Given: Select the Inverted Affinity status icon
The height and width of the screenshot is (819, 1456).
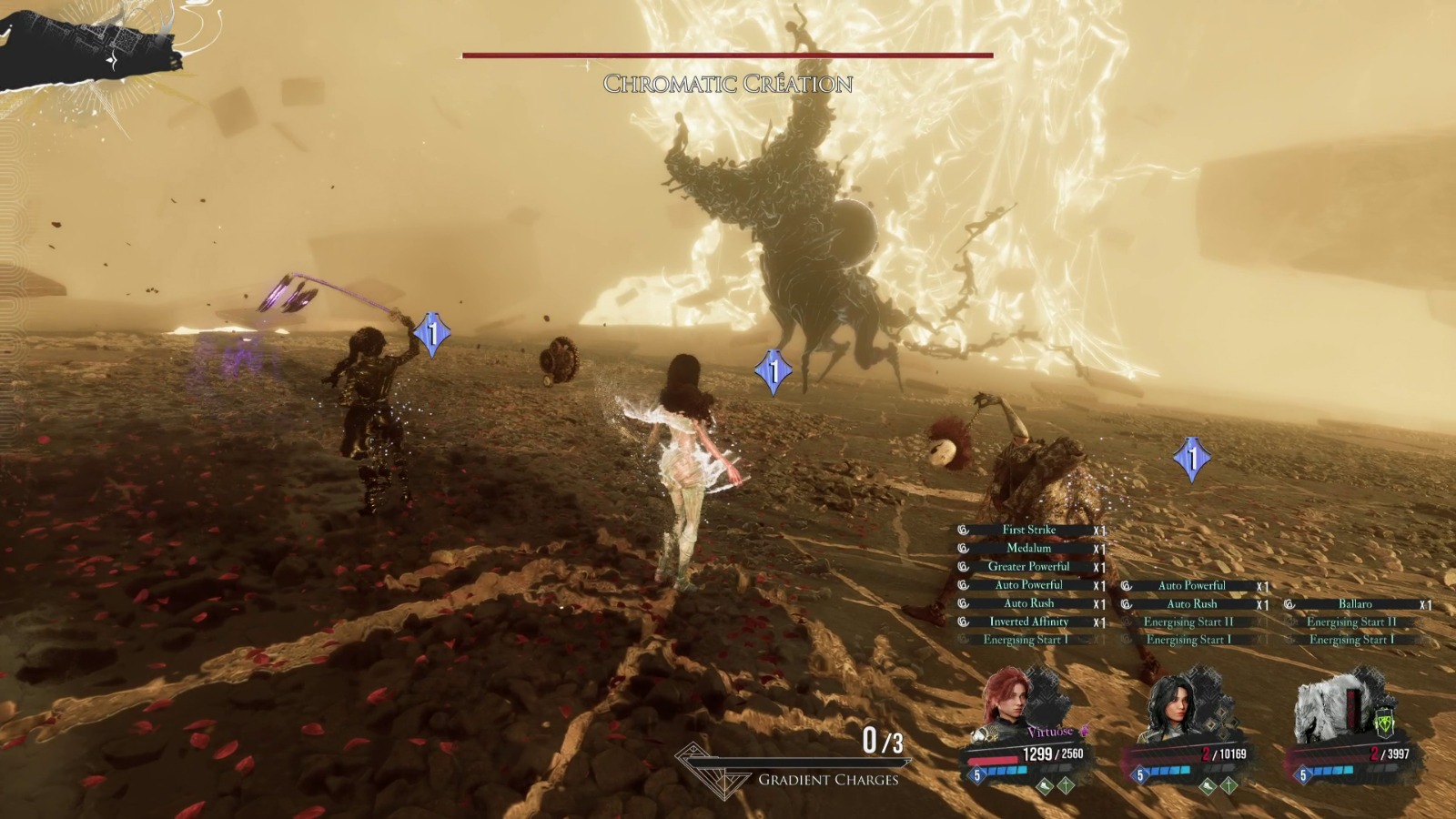Looking at the screenshot, I should pos(965,622).
